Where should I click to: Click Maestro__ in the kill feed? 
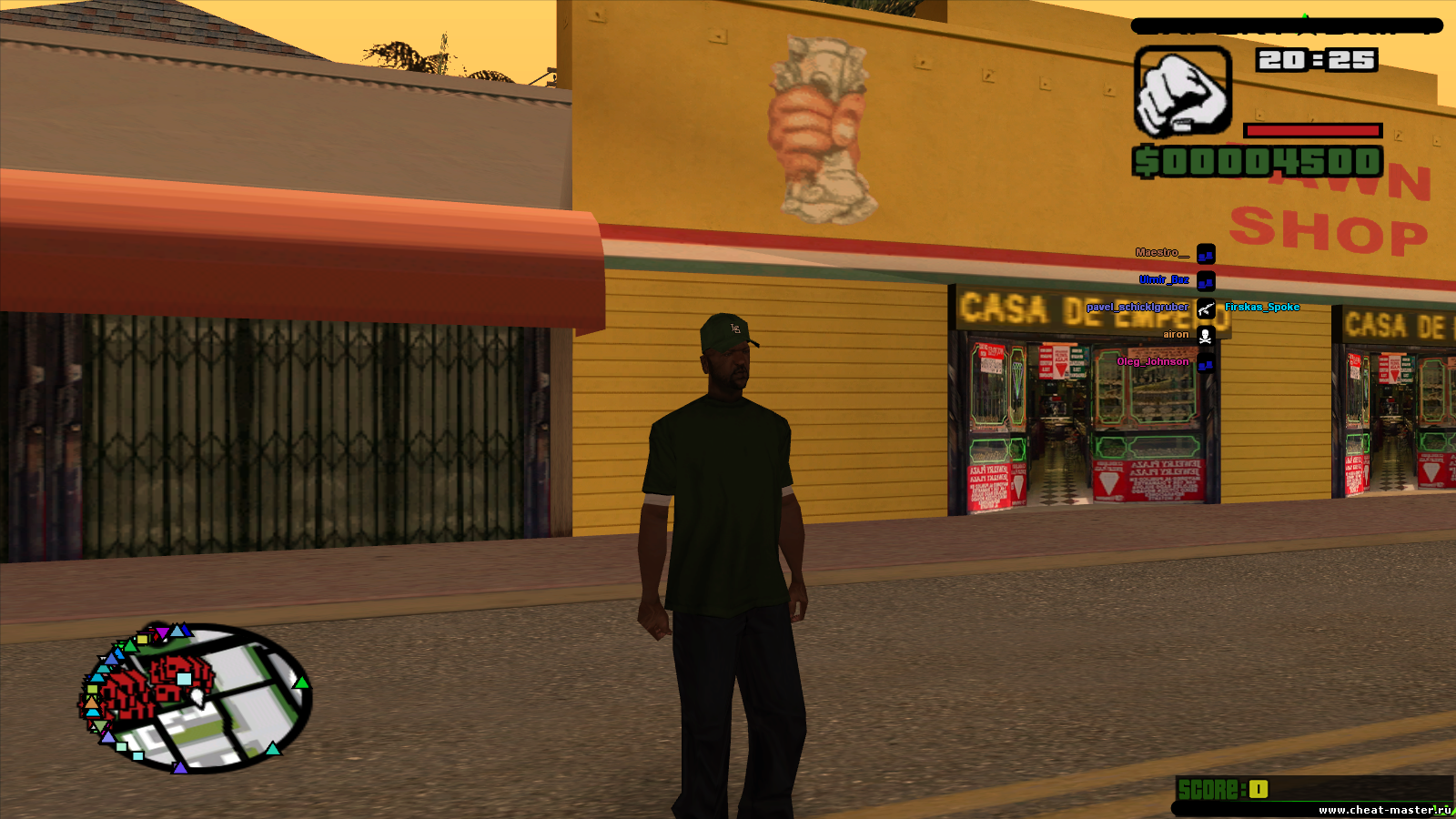1161,253
